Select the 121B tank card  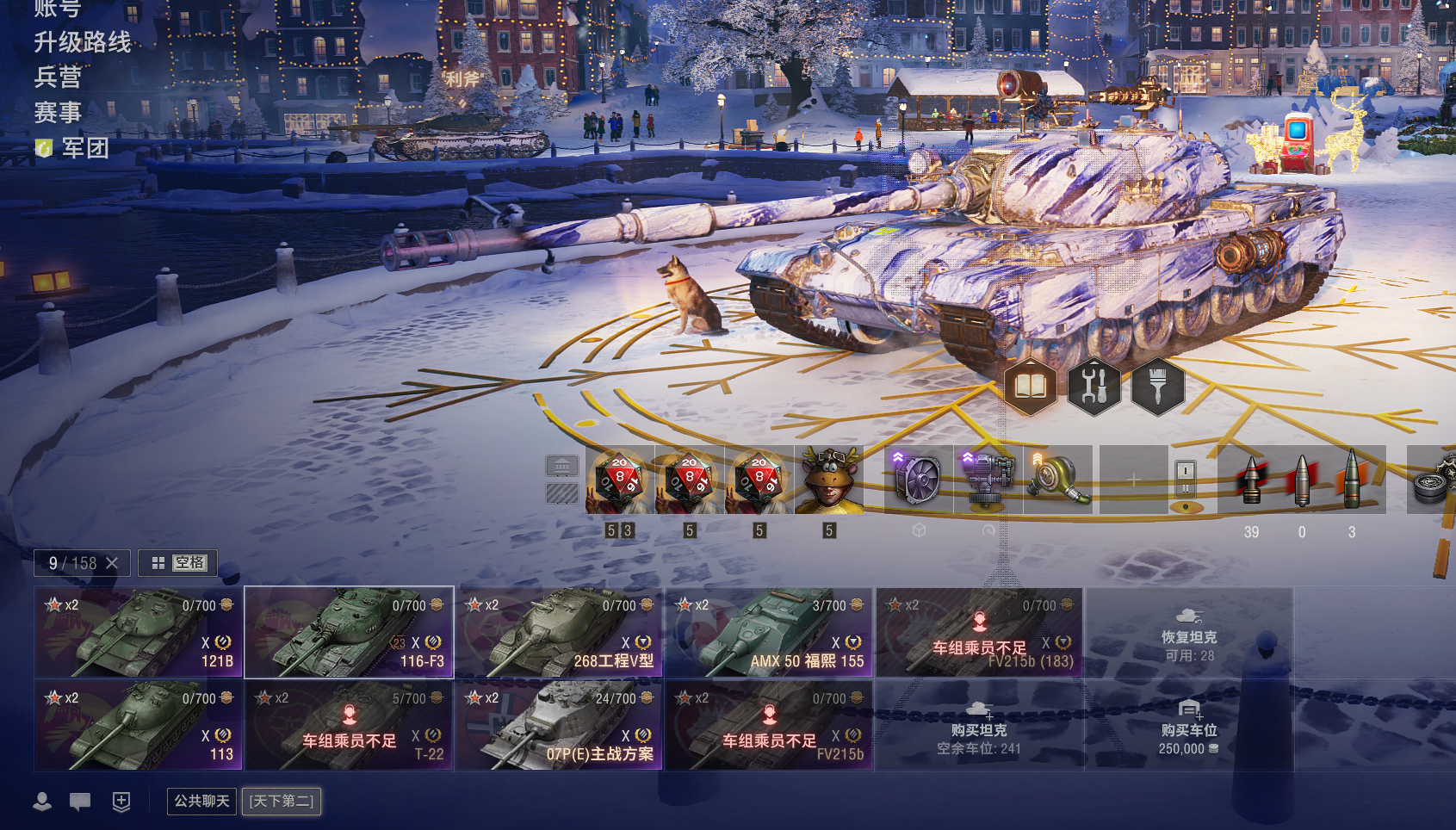tap(139, 633)
